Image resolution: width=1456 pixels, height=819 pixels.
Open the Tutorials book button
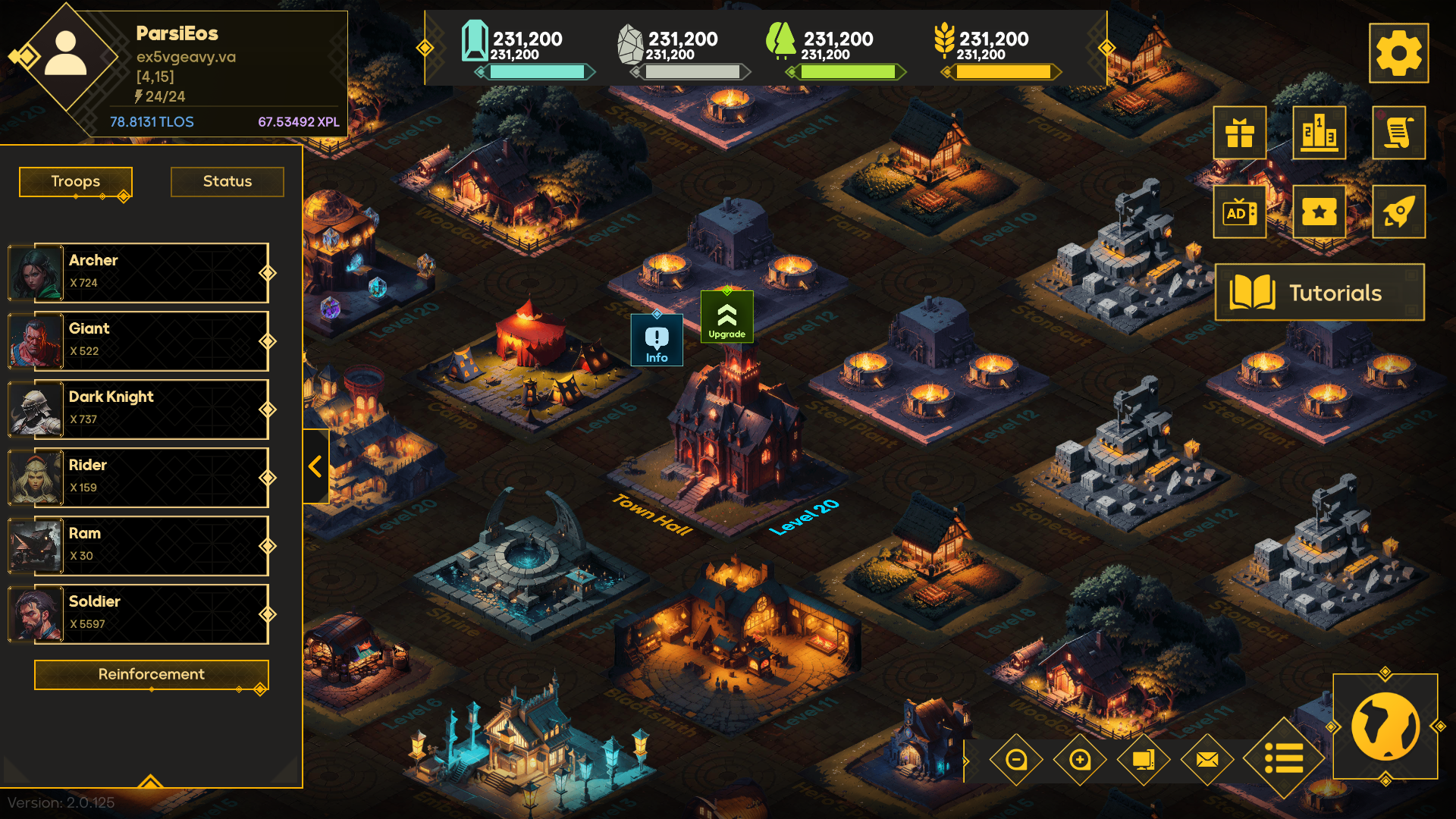[1319, 293]
